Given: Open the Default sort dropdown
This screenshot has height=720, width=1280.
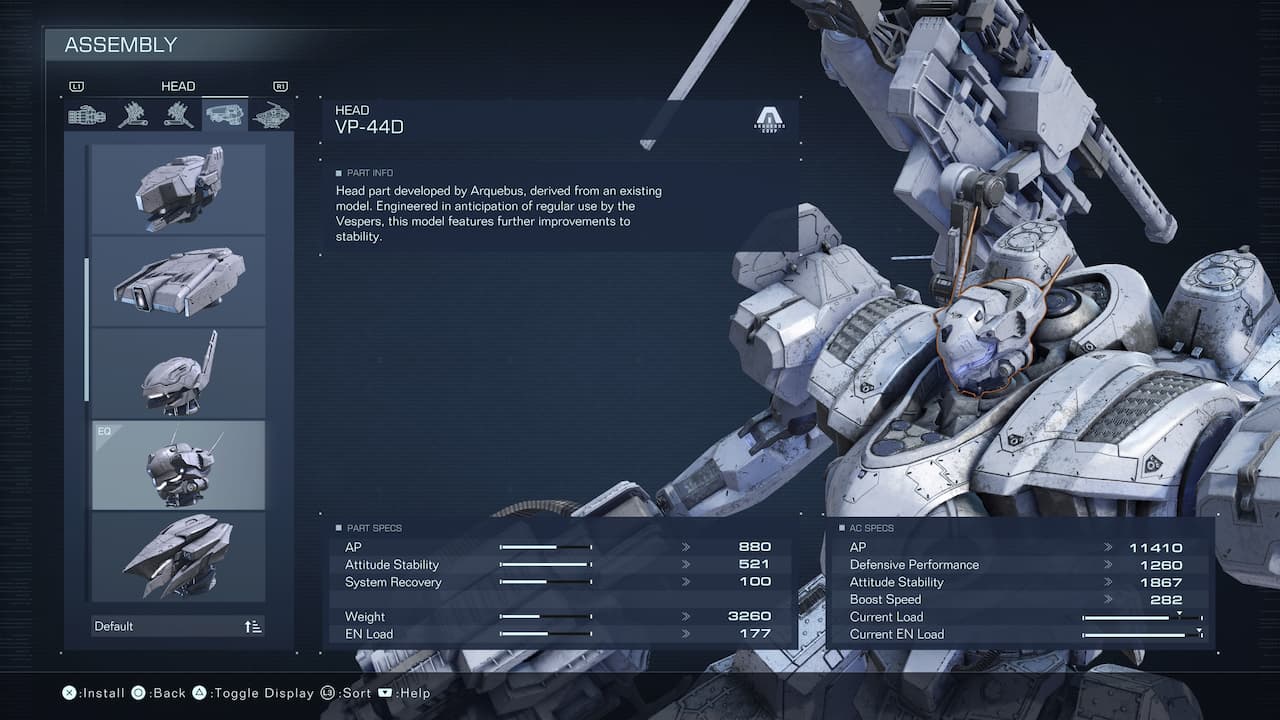Looking at the screenshot, I should (140, 625).
